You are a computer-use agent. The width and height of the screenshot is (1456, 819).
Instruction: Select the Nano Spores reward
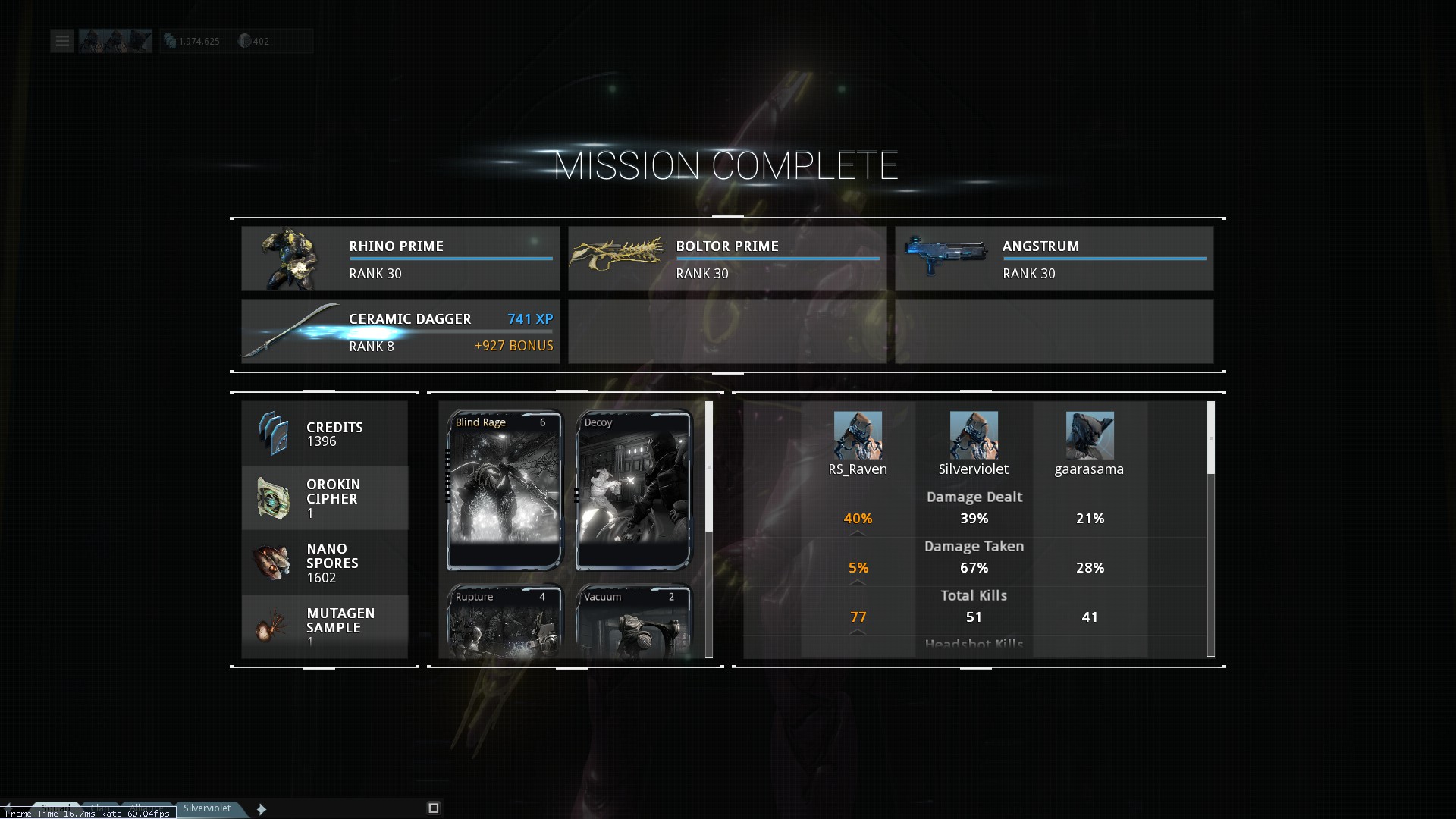click(x=325, y=563)
